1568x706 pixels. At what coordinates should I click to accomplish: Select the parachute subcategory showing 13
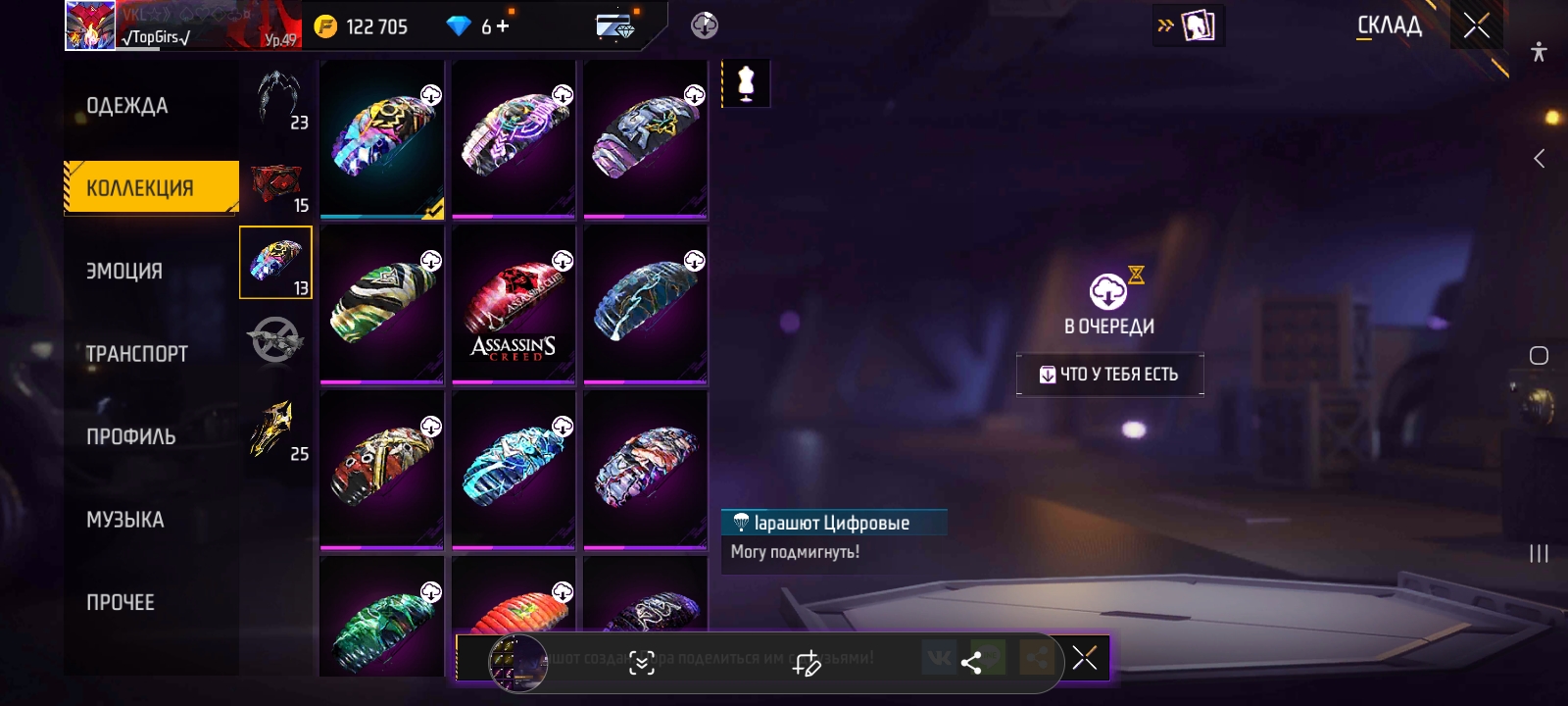(x=275, y=262)
